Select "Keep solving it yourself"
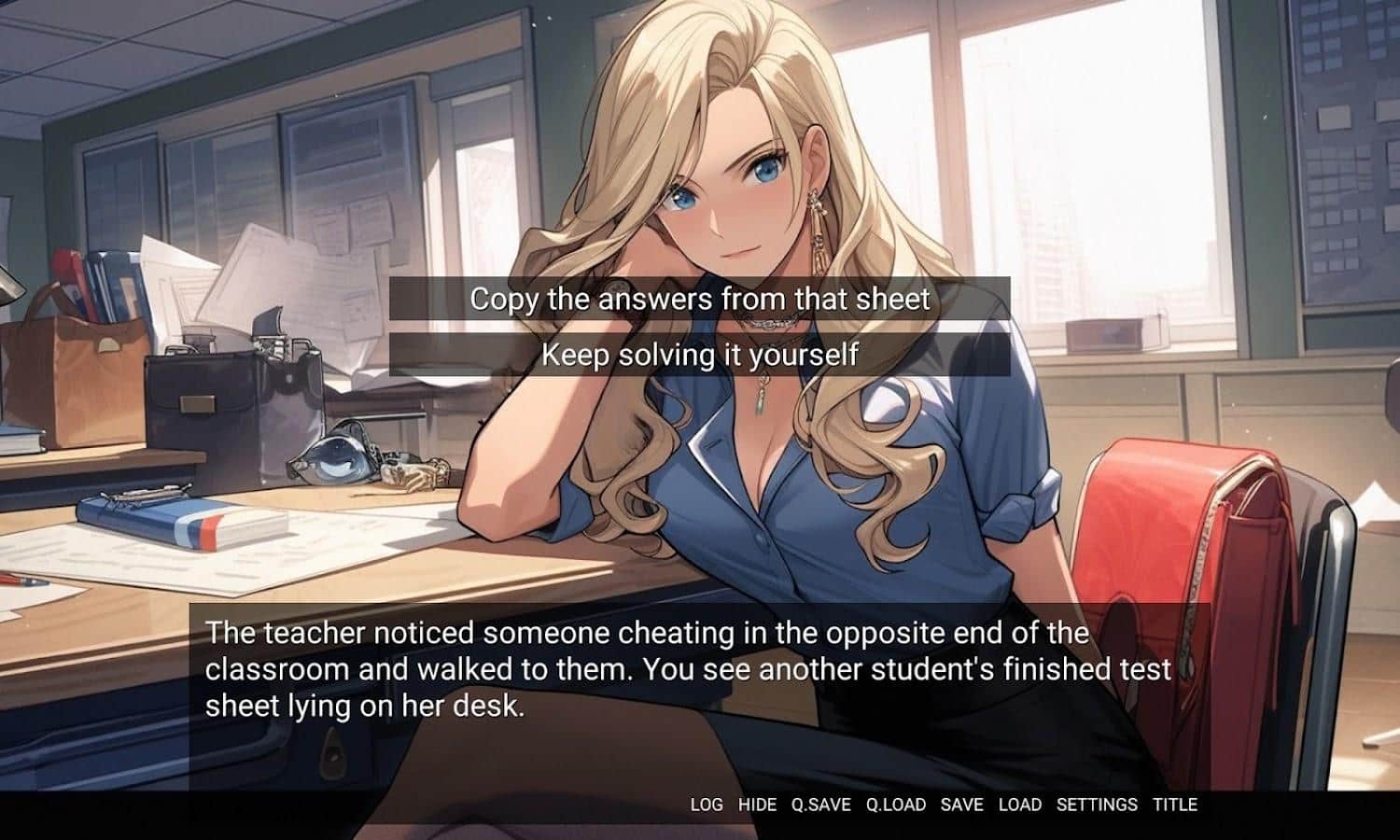Image resolution: width=1400 pixels, height=840 pixels. coord(698,355)
